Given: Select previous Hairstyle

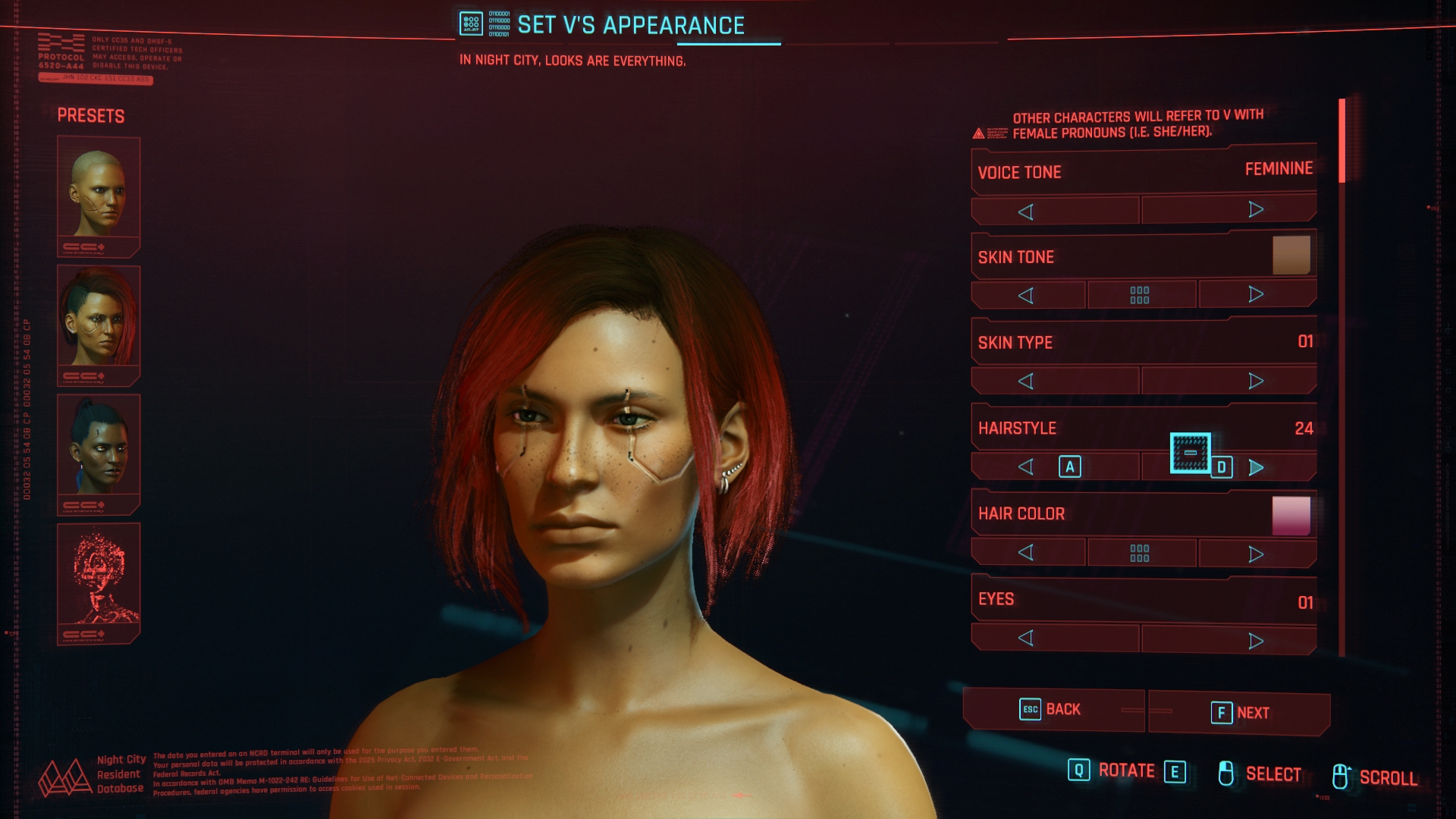Looking at the screenshot, I should coord(1026,466).
